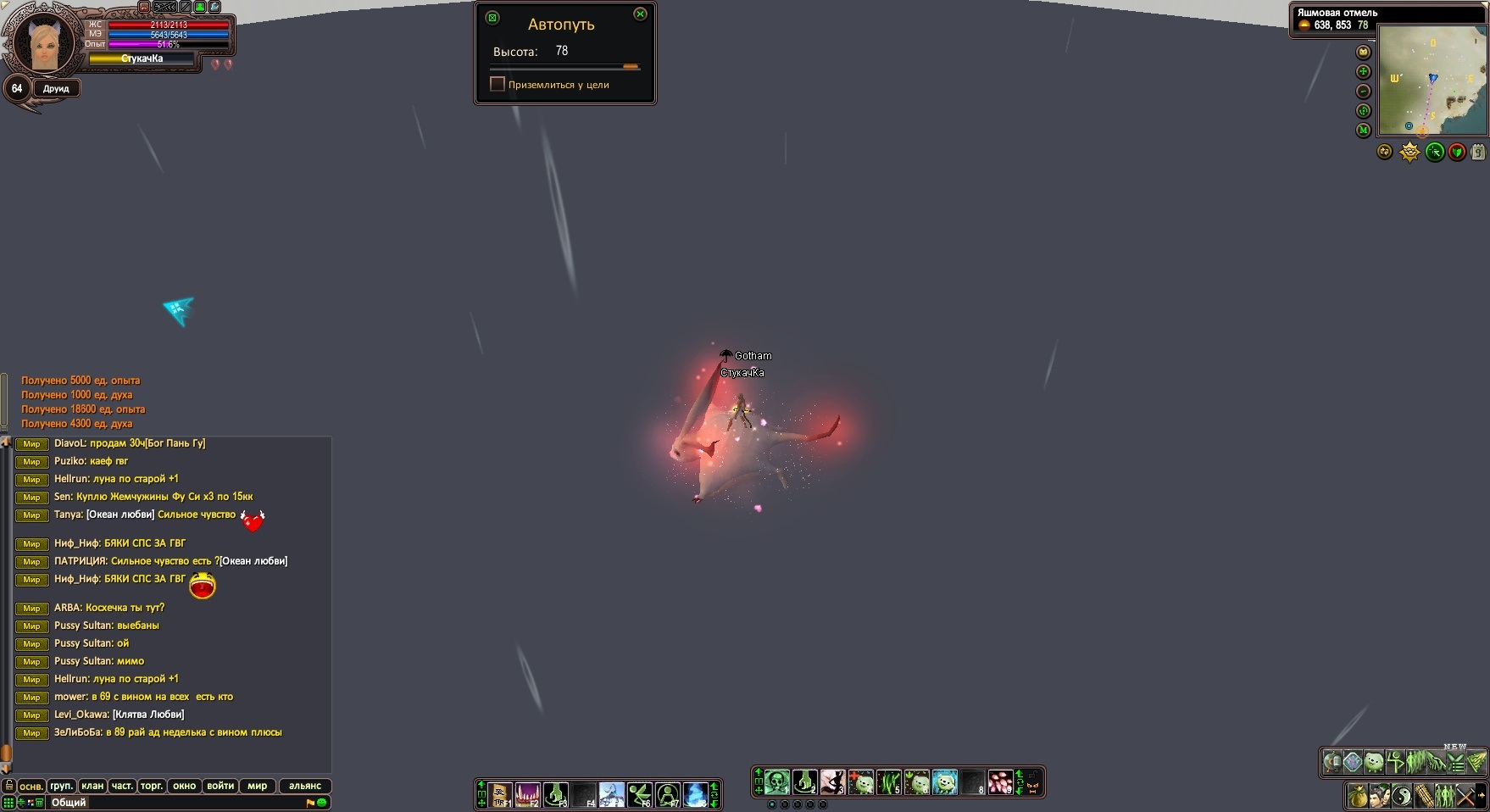Switch chat to the клан tab
Viewport: 1490px width, 812px height.
click(92, 786)
